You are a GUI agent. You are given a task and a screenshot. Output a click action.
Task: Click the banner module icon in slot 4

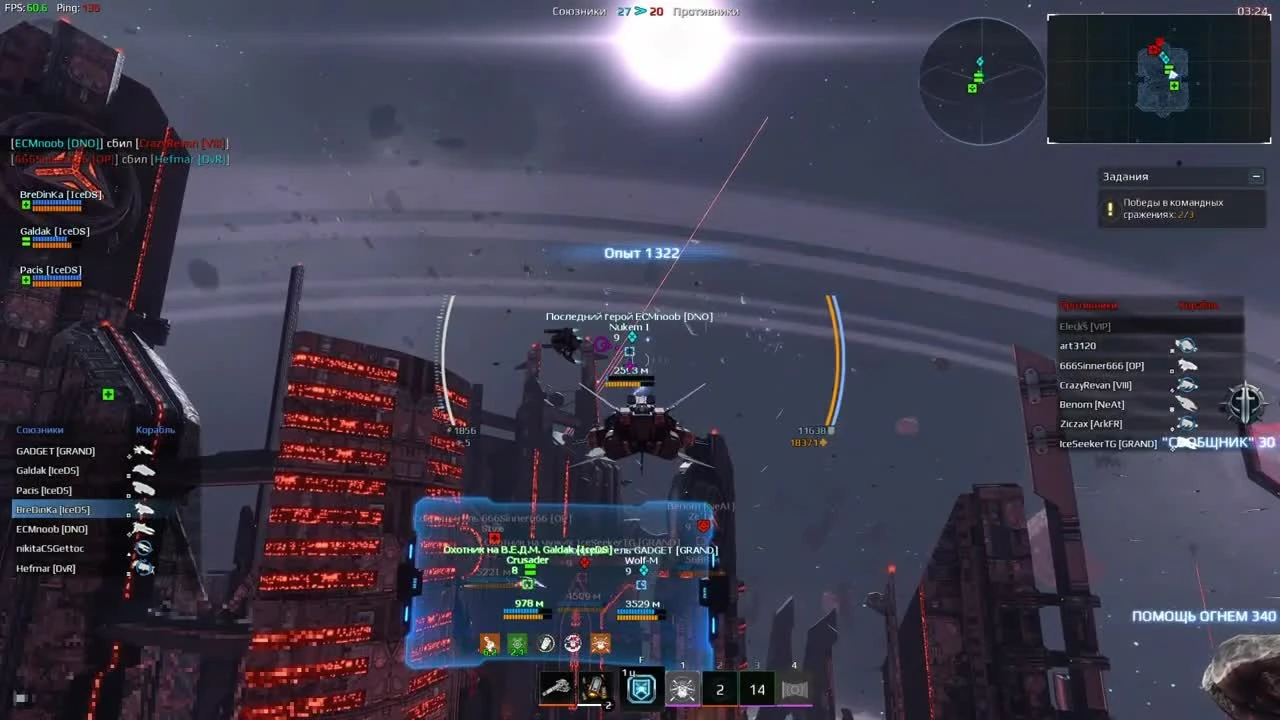(795, 688)
